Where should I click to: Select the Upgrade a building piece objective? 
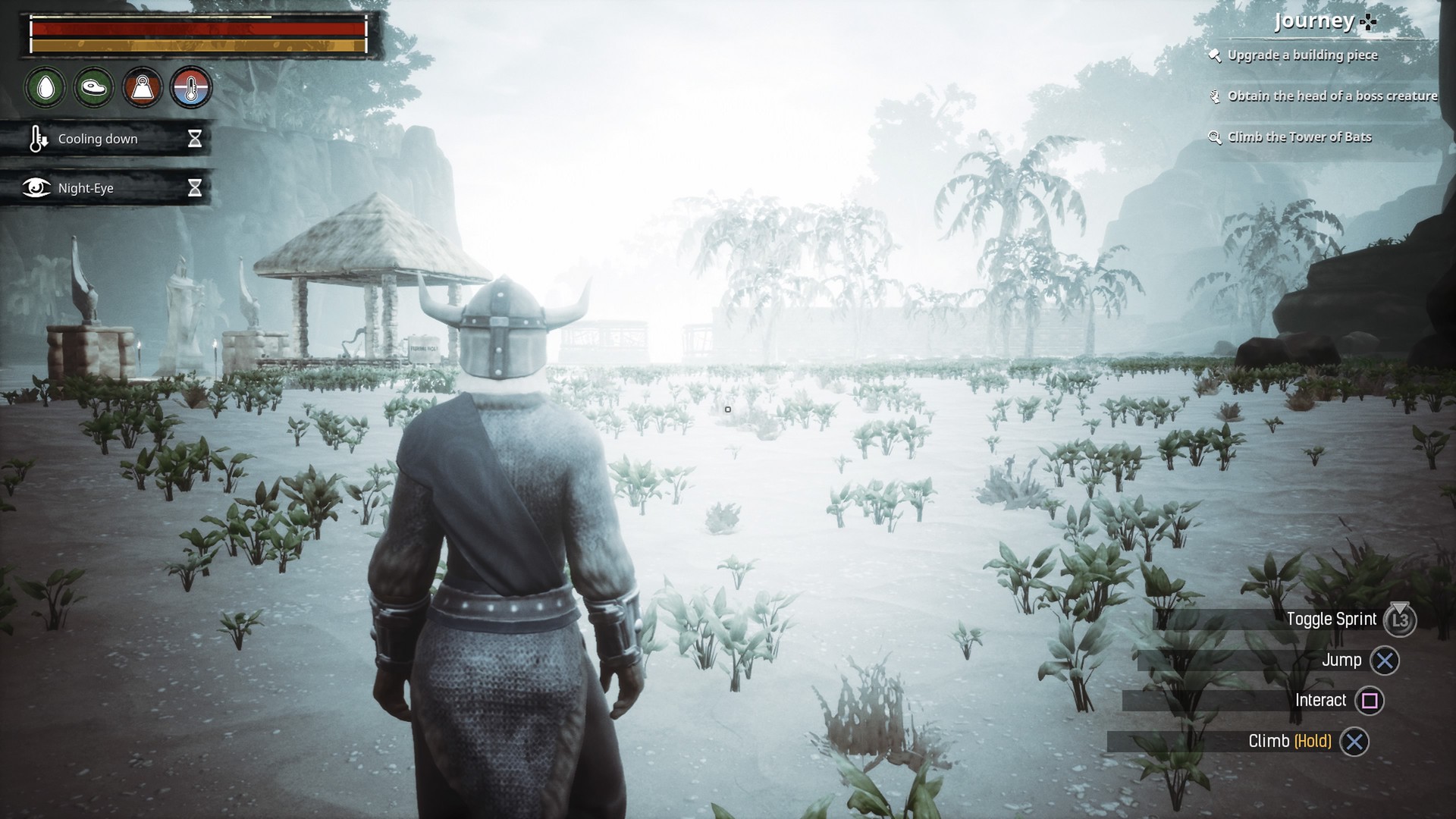pyautogui.click(x=1301, y=55)
